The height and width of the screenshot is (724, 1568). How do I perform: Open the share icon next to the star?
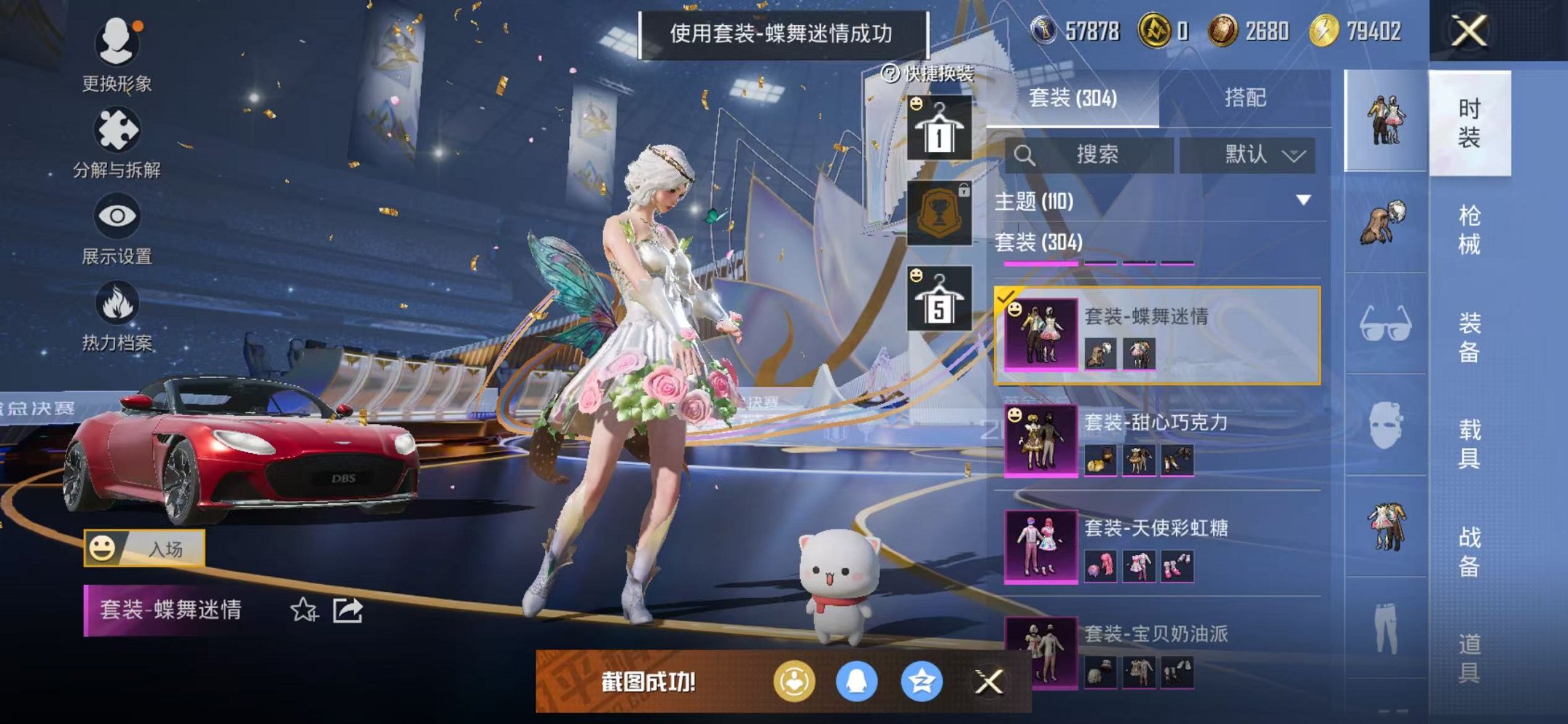coord(349,612)
